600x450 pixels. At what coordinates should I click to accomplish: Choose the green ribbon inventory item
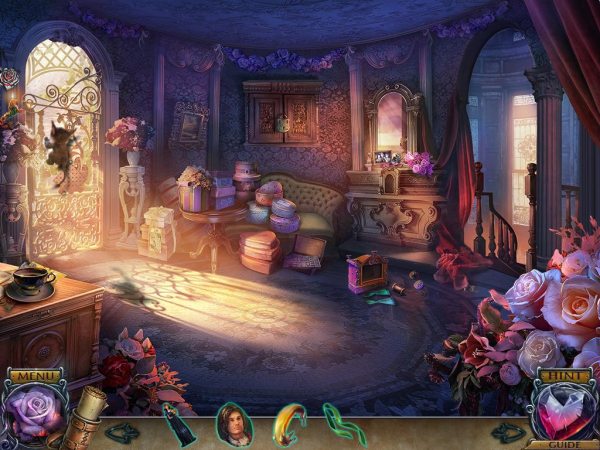pos(341,423)
